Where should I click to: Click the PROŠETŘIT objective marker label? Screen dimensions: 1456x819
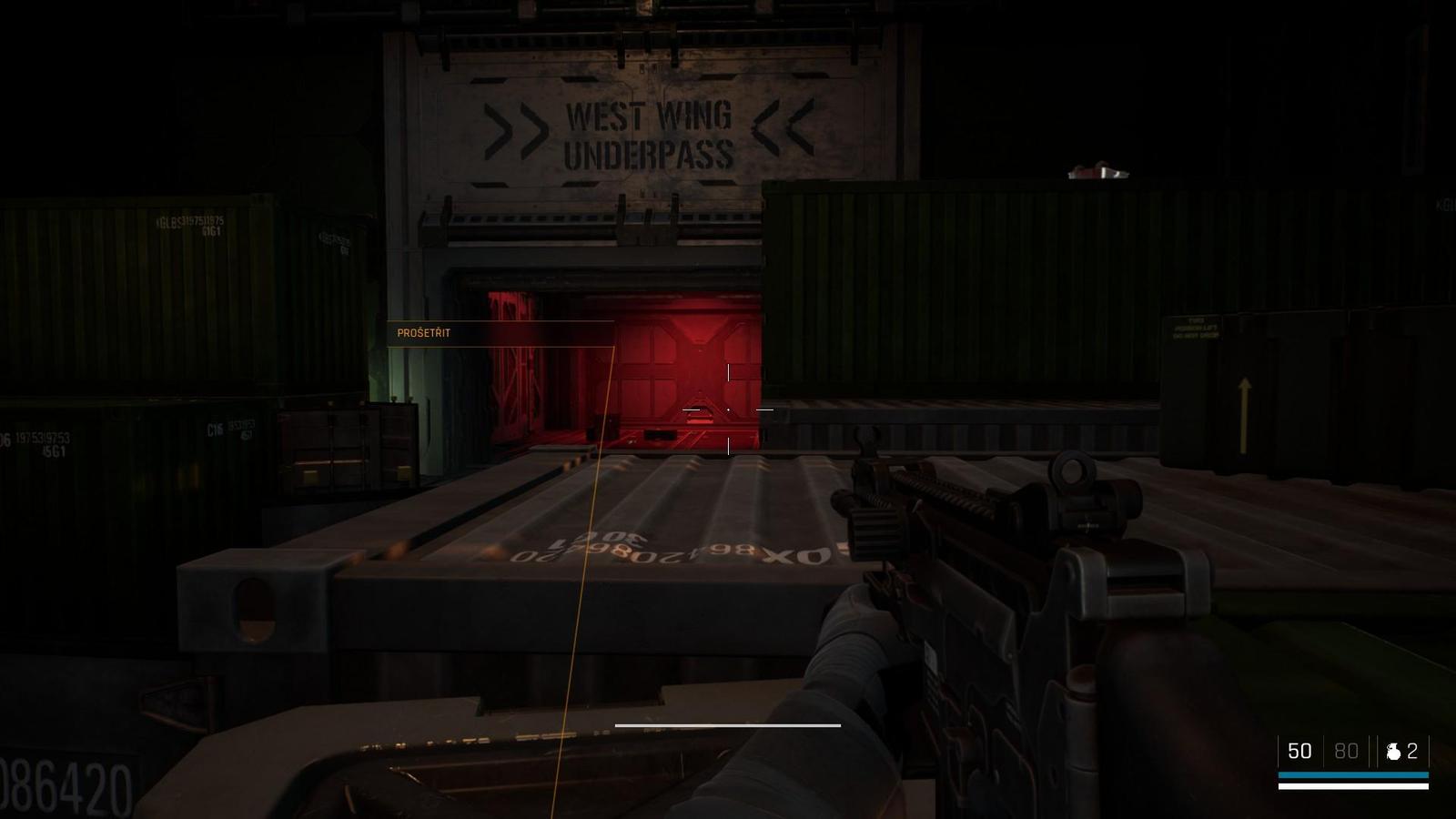(424, 333)
